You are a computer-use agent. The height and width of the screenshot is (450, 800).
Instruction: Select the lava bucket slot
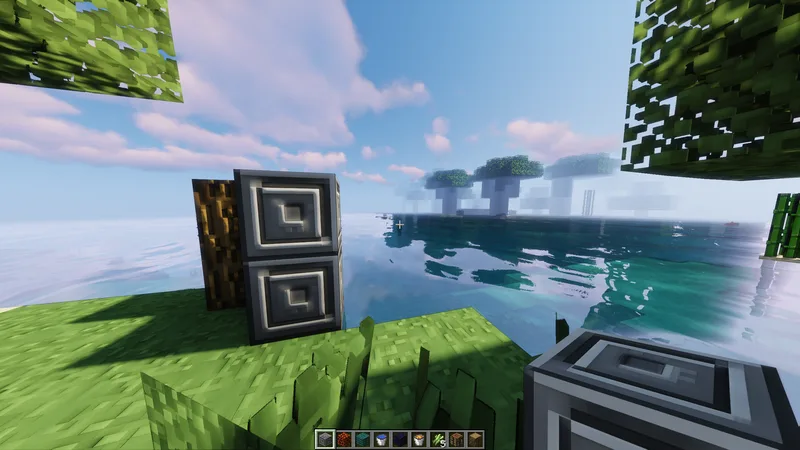[419, 439]
